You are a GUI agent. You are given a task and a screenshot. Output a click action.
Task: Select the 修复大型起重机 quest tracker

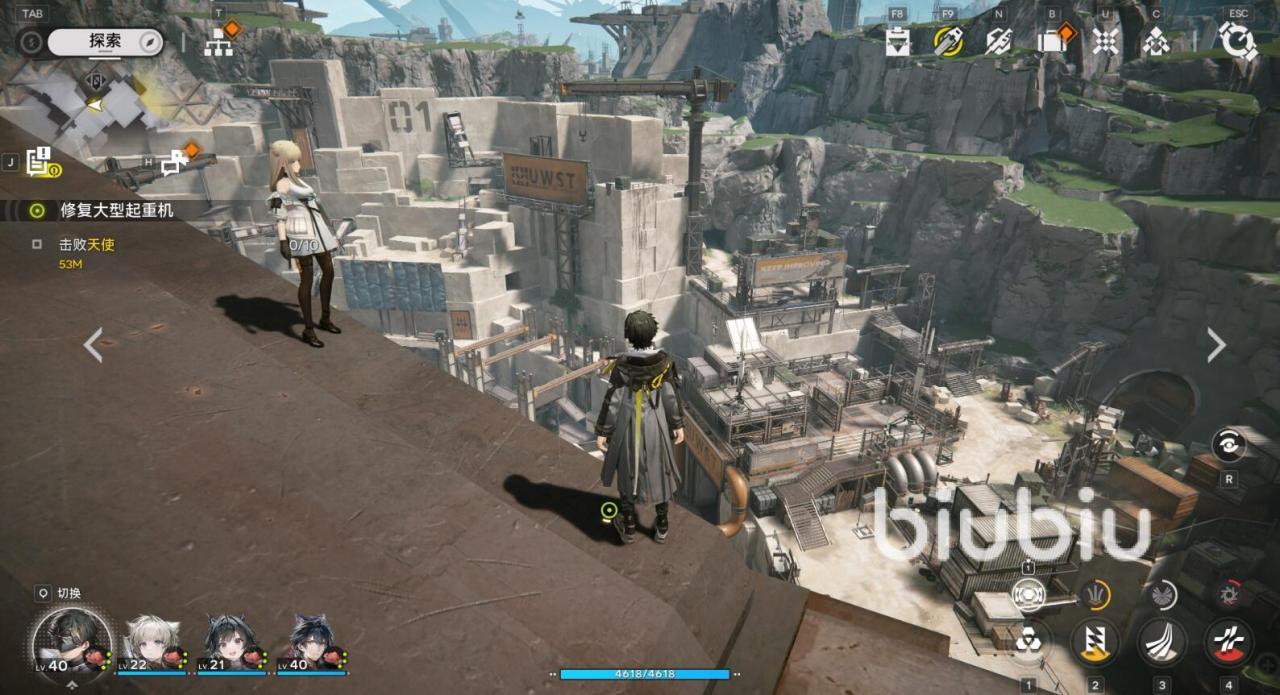117,211
